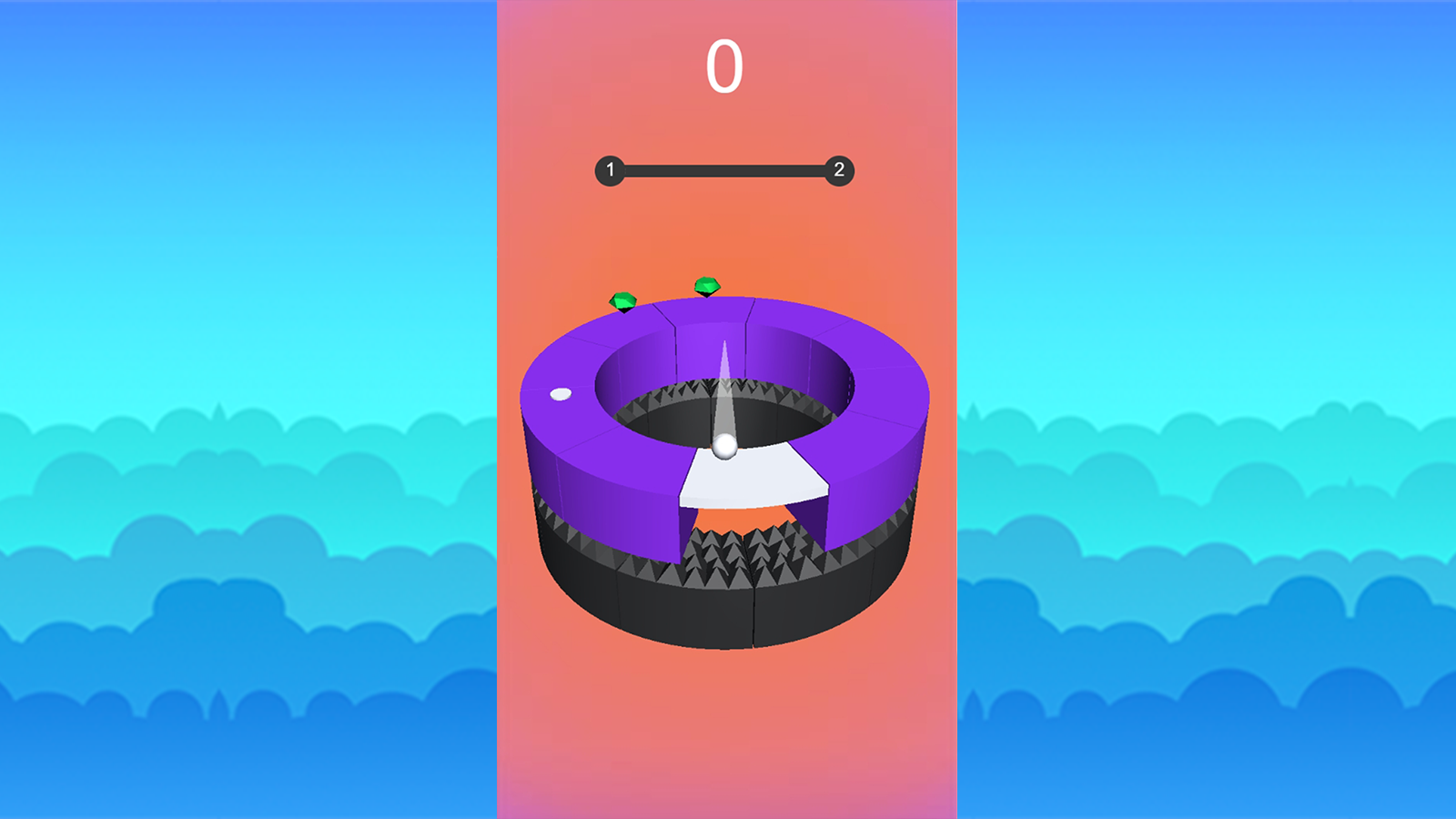Tap the score counter showing 0

coord(724,66)
